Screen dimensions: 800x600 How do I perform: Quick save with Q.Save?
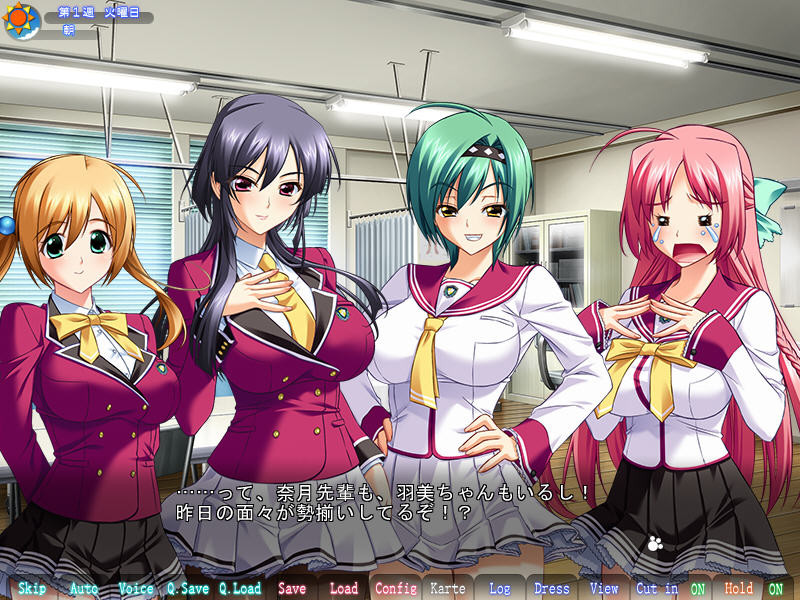pos(188,588)
